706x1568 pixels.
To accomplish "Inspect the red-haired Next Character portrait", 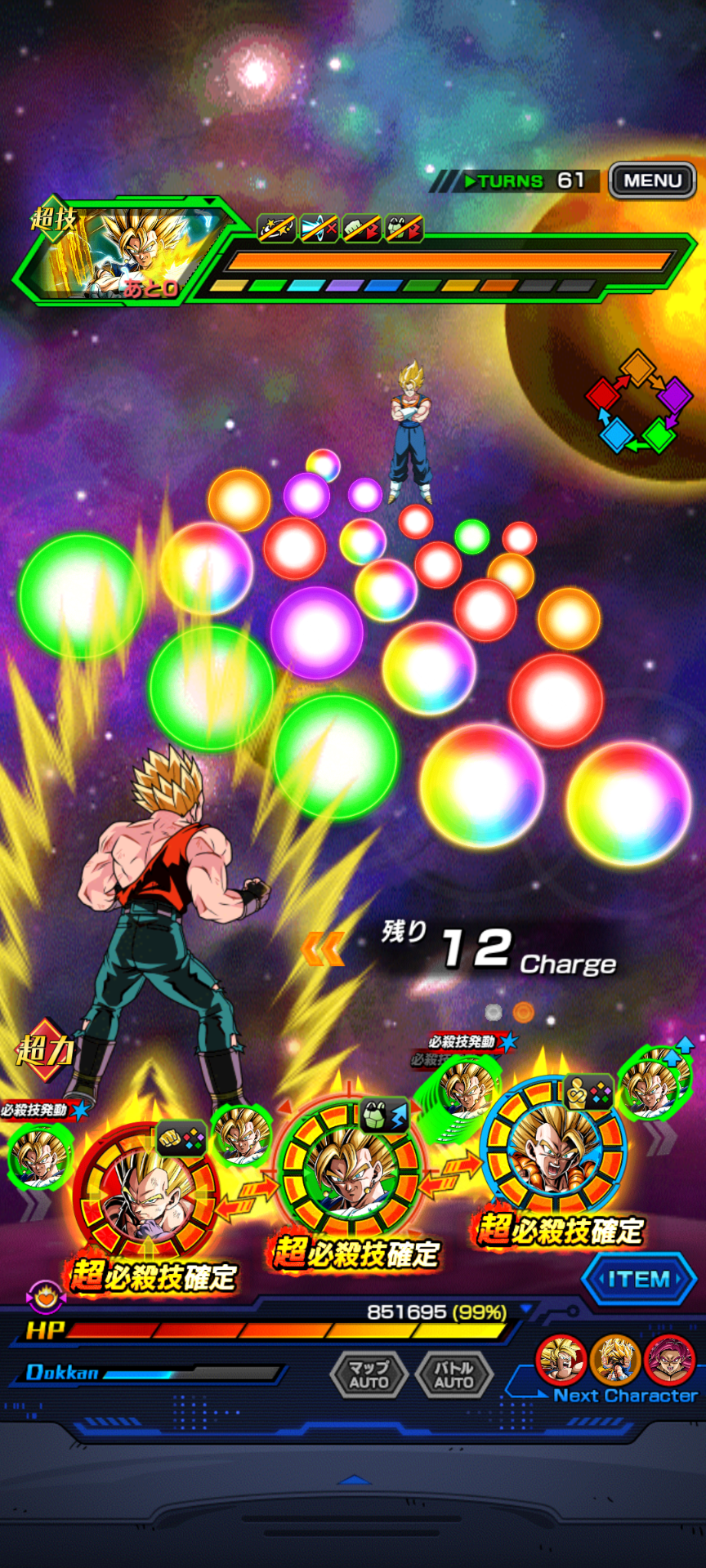I will (669, 1360).
